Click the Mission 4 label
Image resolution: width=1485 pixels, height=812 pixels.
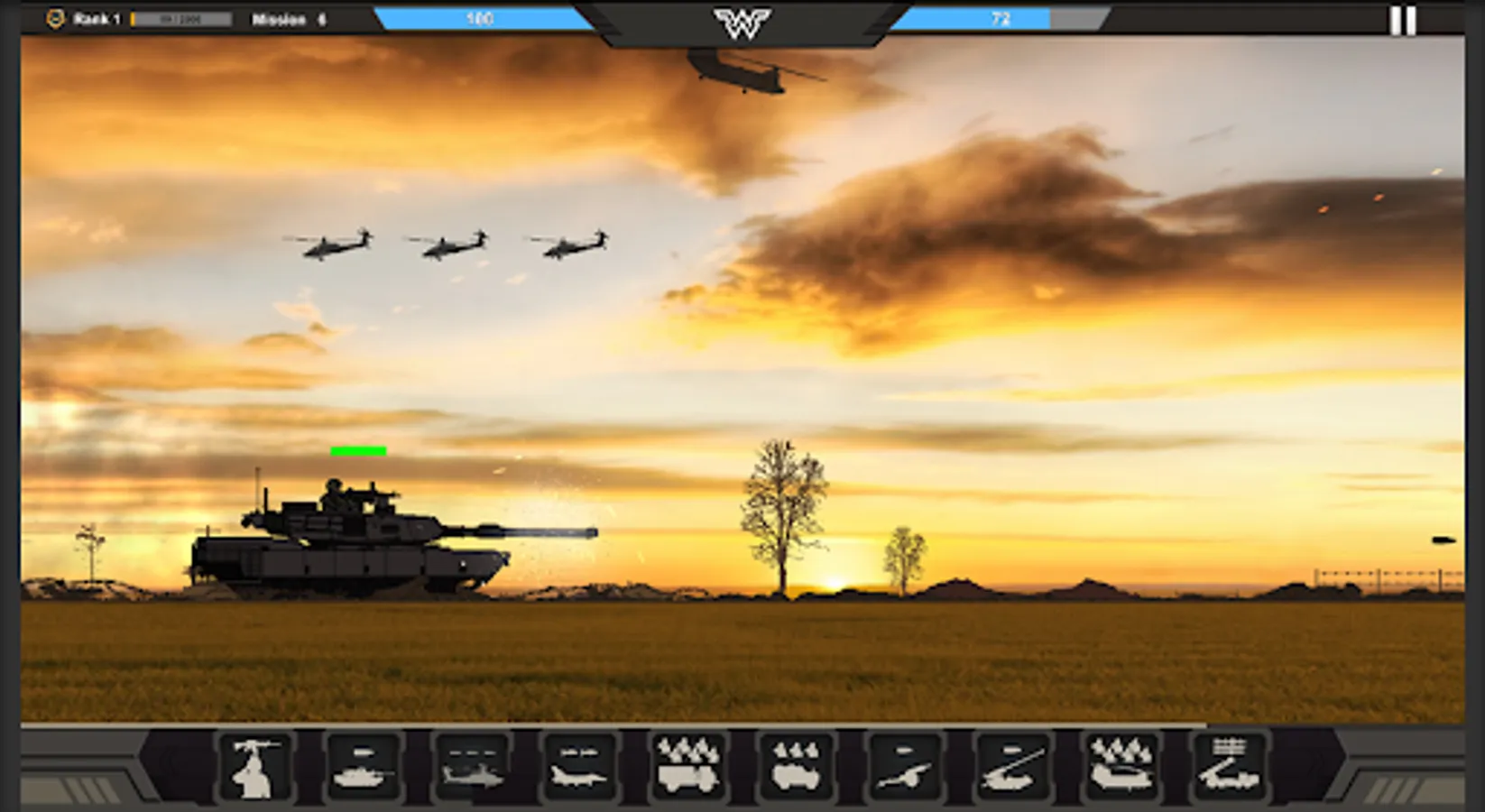point(287,18)
